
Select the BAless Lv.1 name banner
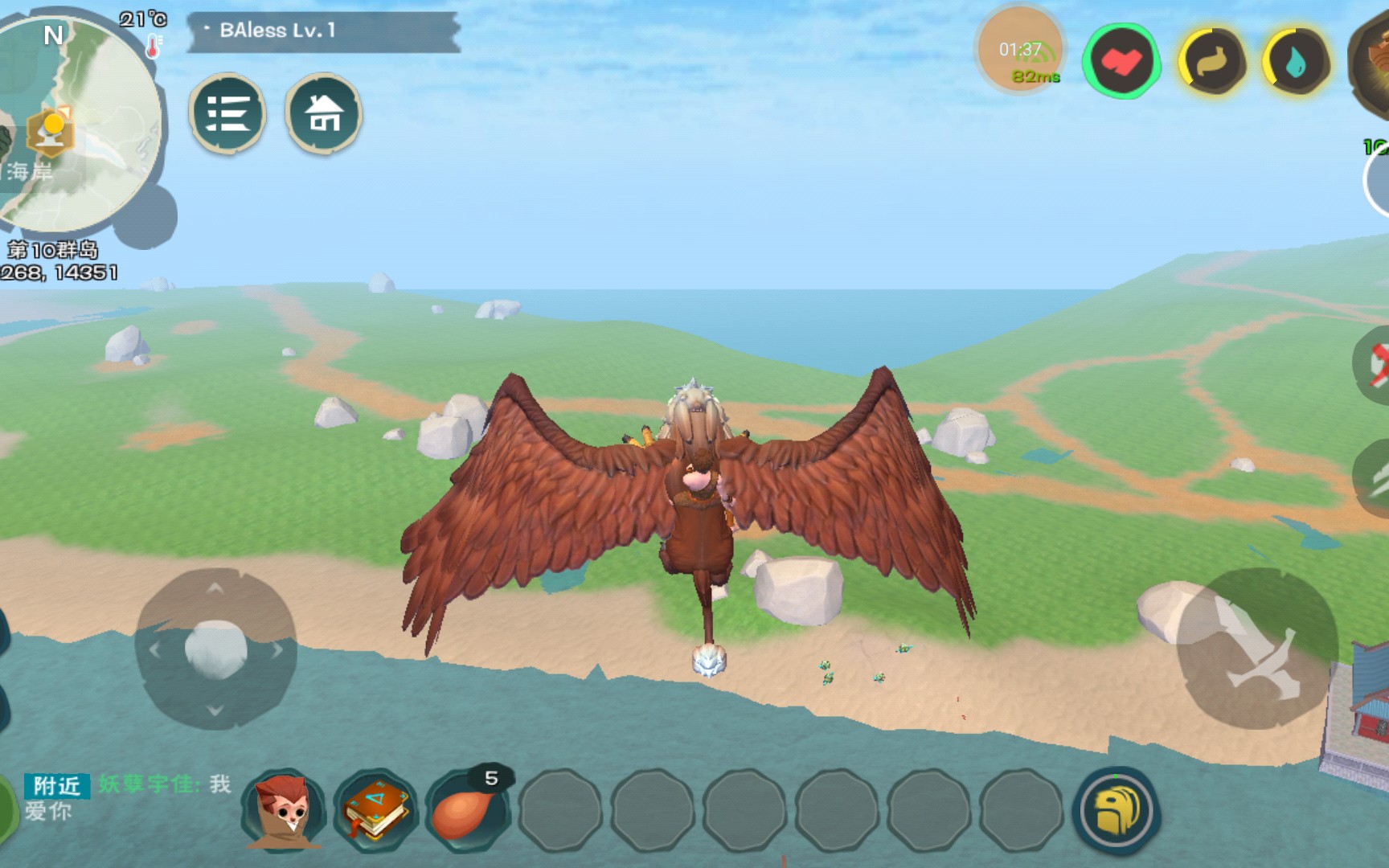click(x=323, y=31)
